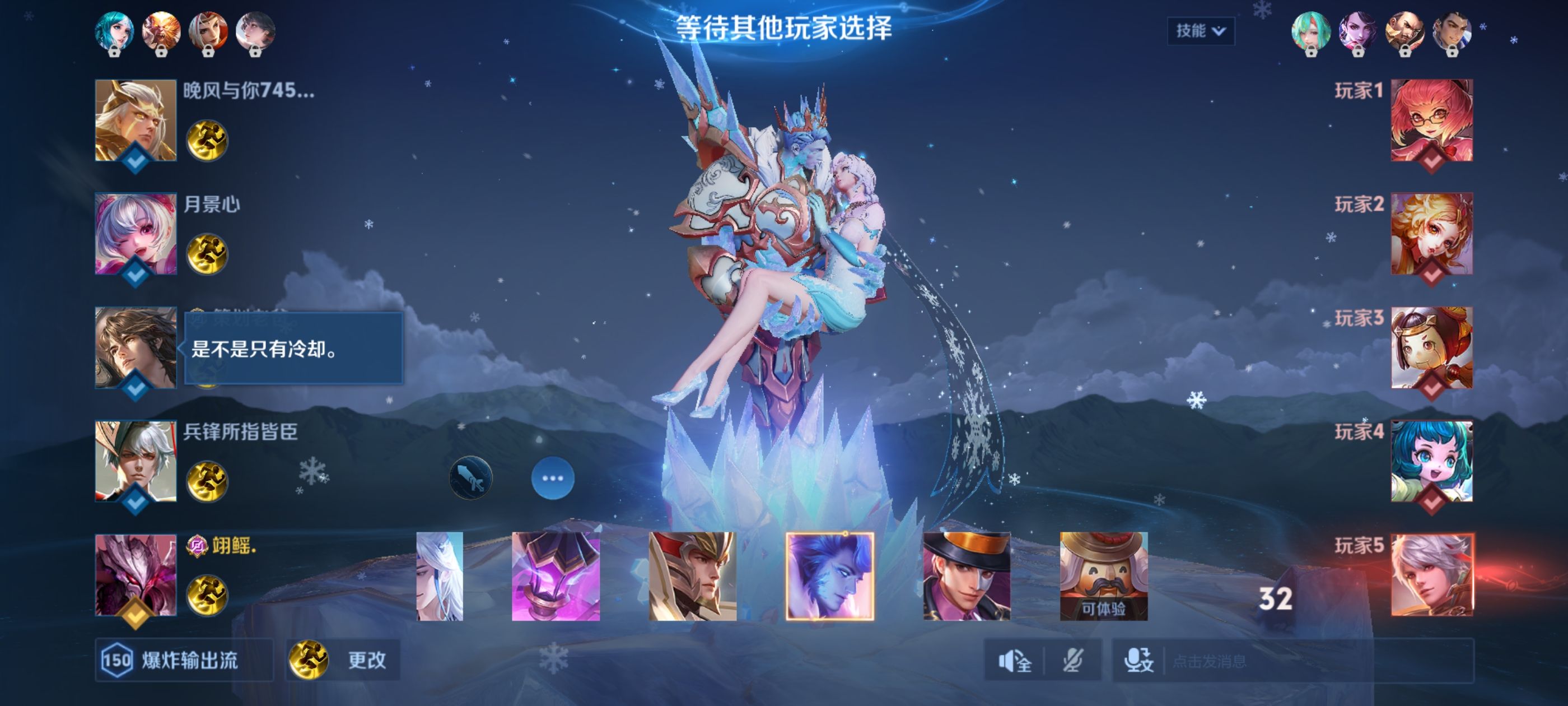The height and width of the screenshot is (706, 1568).
Task: Open the 爆炸输出流 rune page selector
Action: (x=184, y=659)
